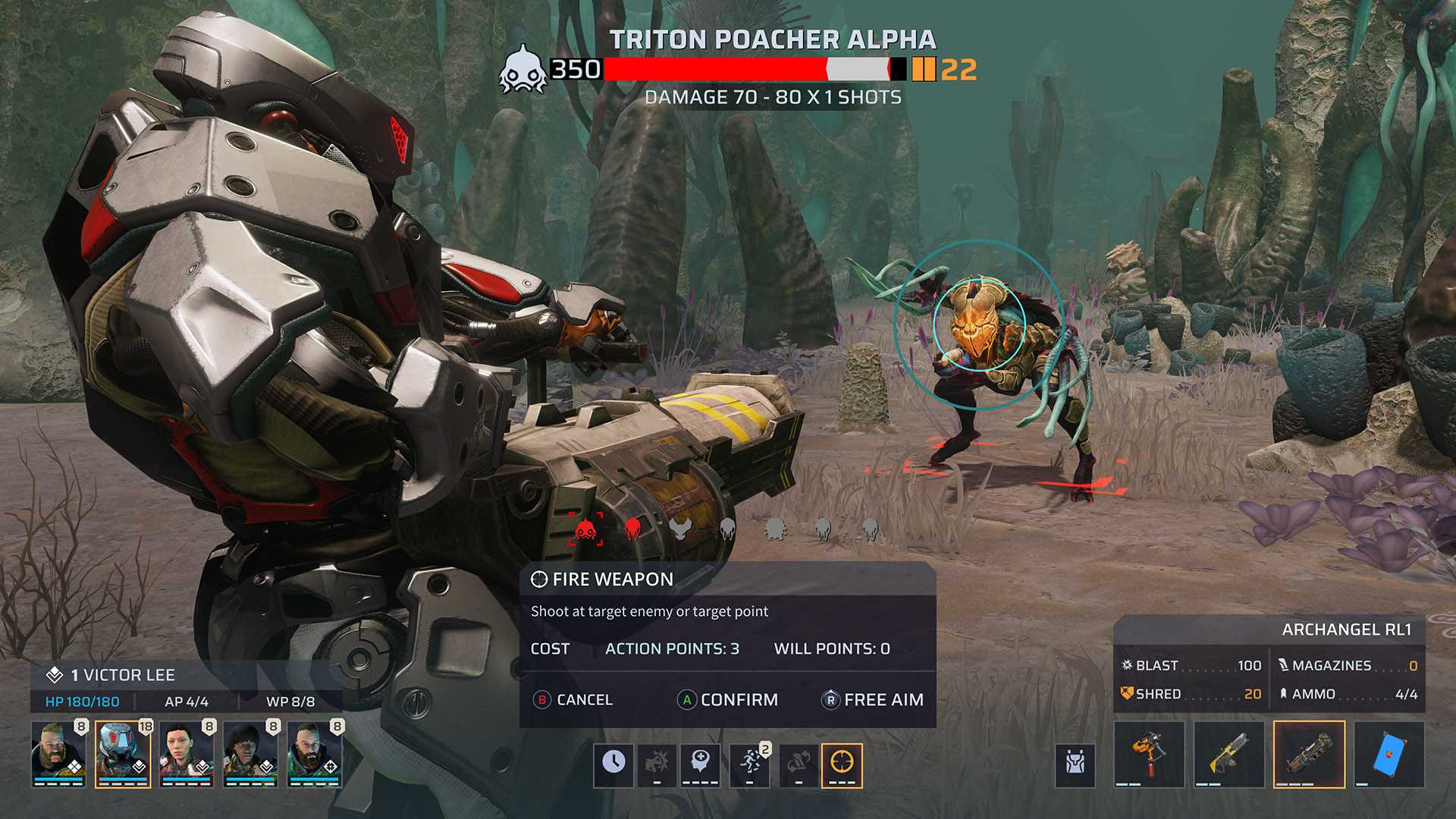This screenshot has height=819, width=1456.
Task: Confirm the Fire Weapon action
Action: pyautogui.click(x=728, y=700)
